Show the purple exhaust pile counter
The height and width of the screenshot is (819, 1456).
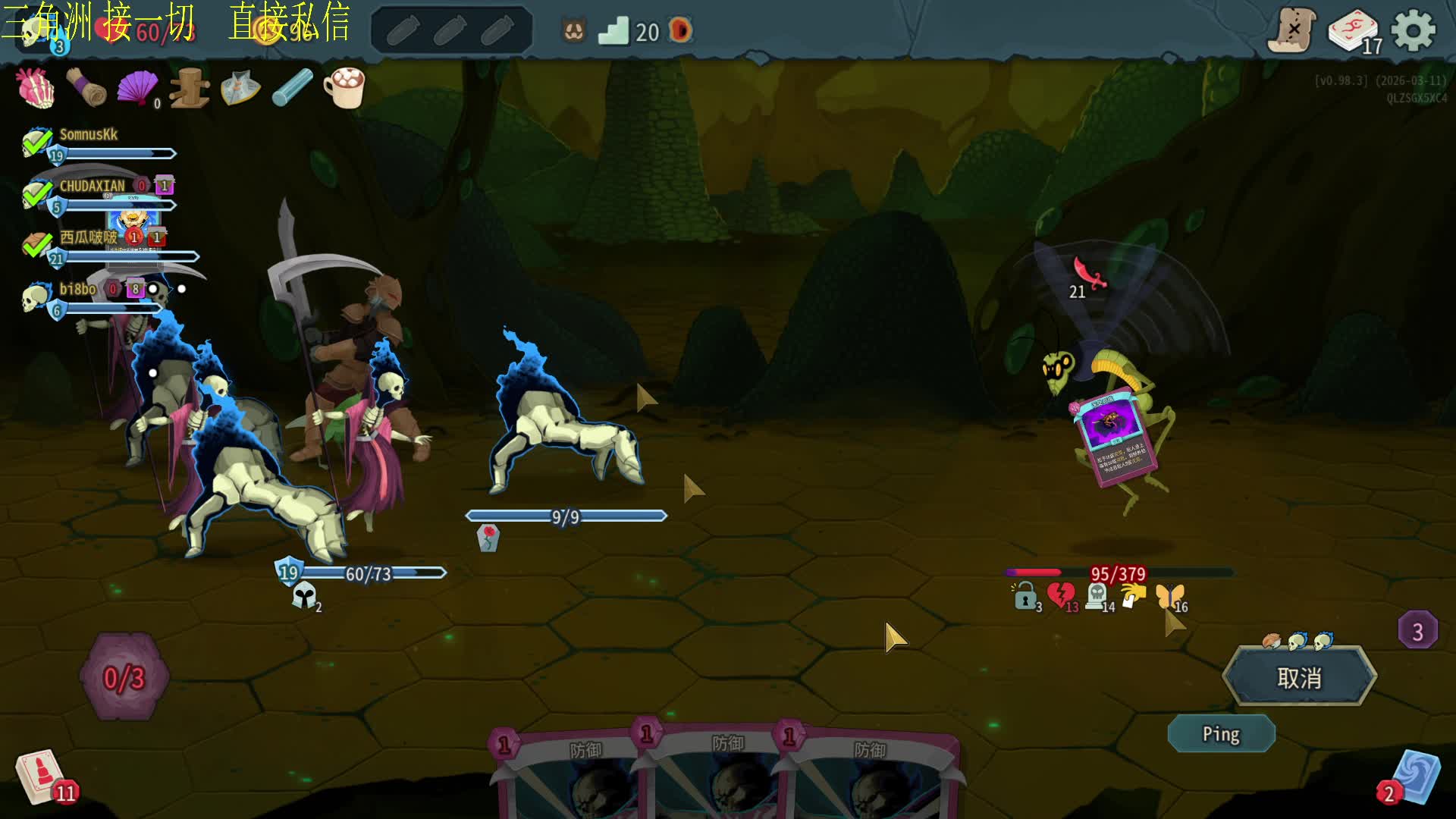(x=1417, y=630)
